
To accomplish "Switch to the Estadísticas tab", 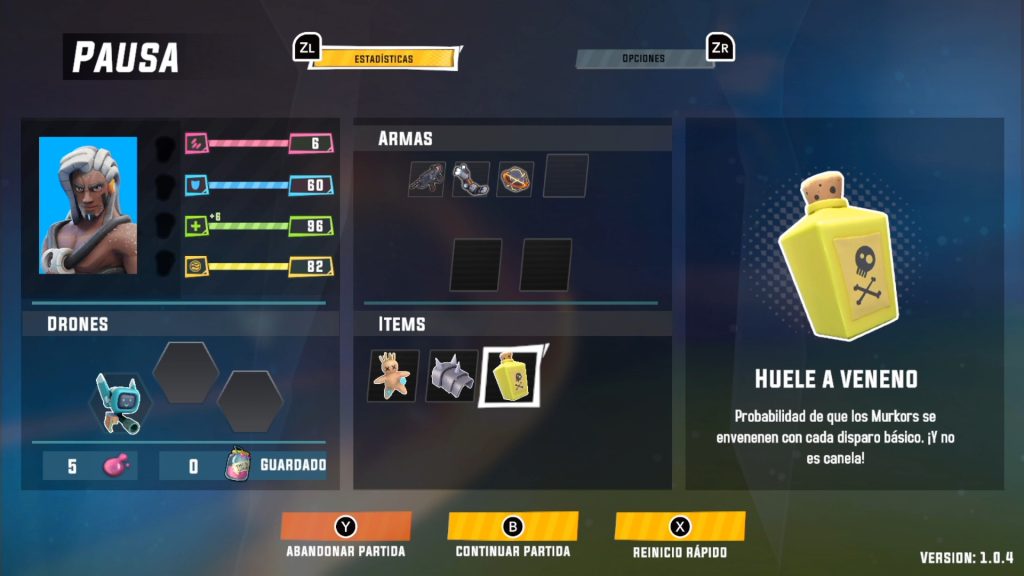I will pos(384,59).
